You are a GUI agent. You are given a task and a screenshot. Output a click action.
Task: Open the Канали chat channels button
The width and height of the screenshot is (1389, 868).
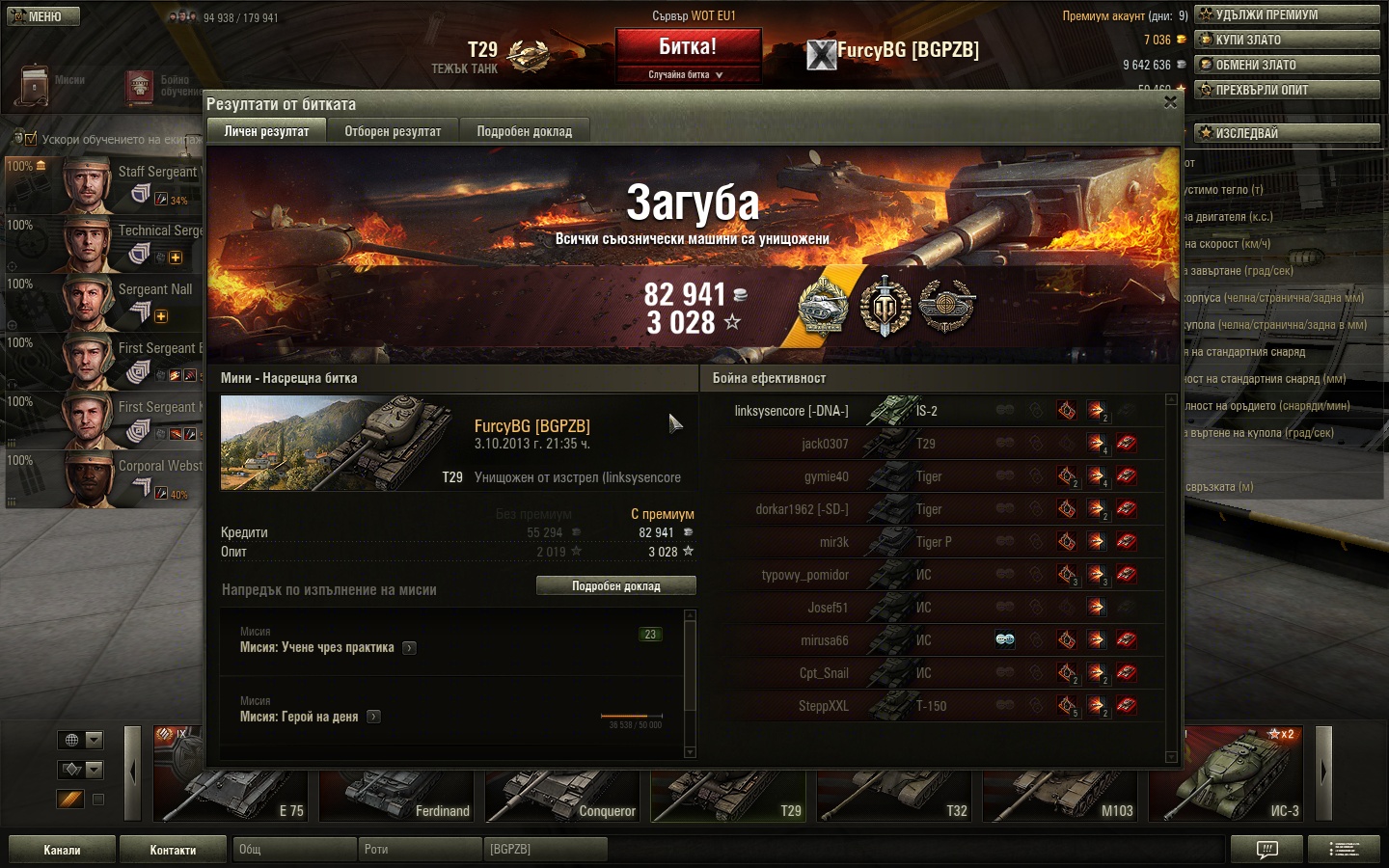(x=62, y=850)
